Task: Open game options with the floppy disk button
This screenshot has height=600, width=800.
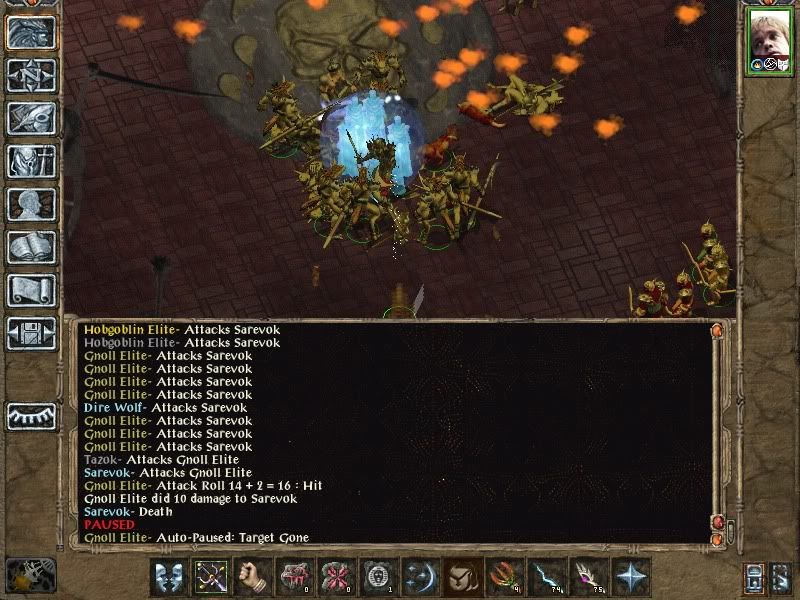Action: click(31, 333)
